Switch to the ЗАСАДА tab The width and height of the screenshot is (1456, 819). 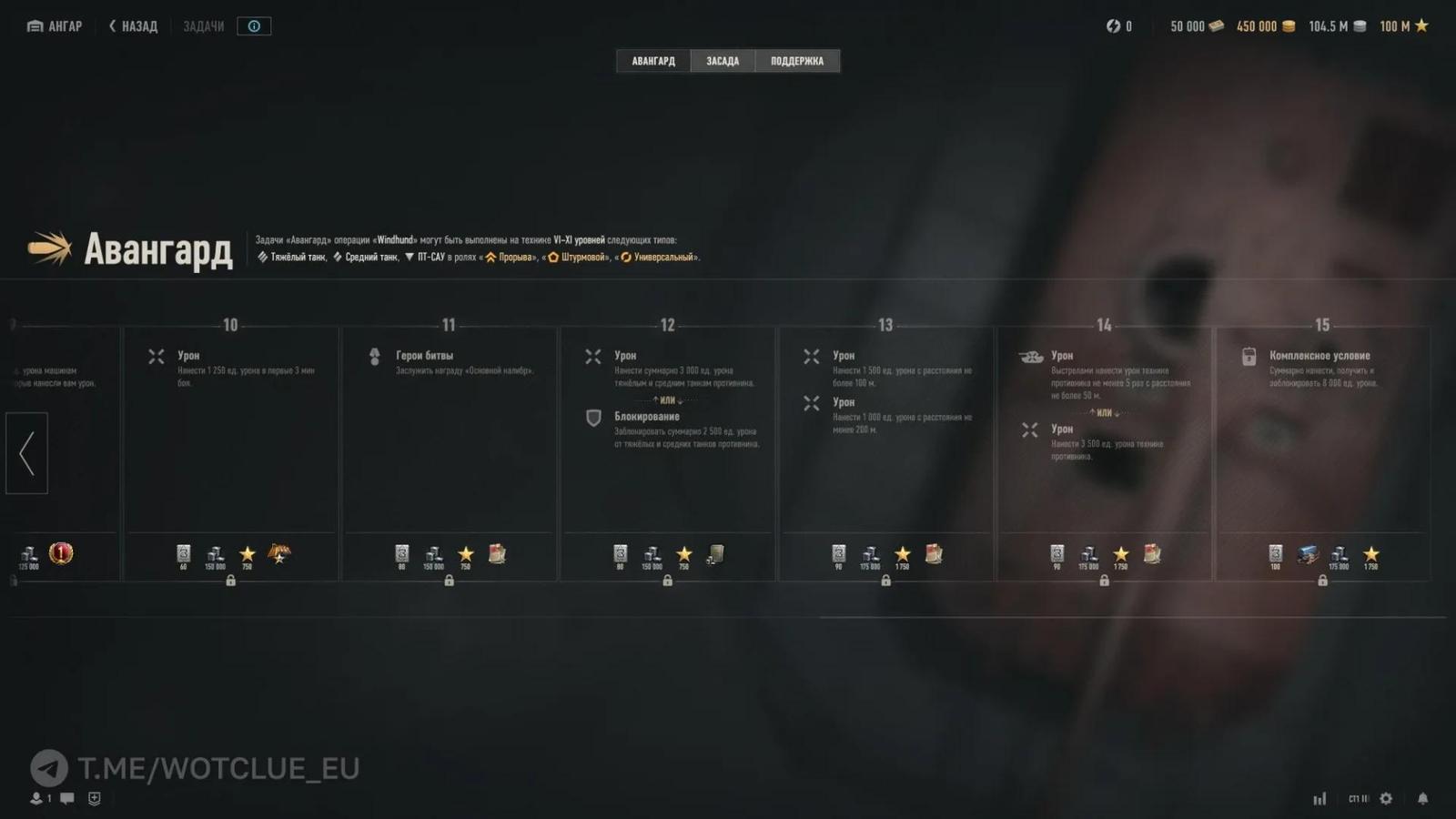[x=723, y=61]
